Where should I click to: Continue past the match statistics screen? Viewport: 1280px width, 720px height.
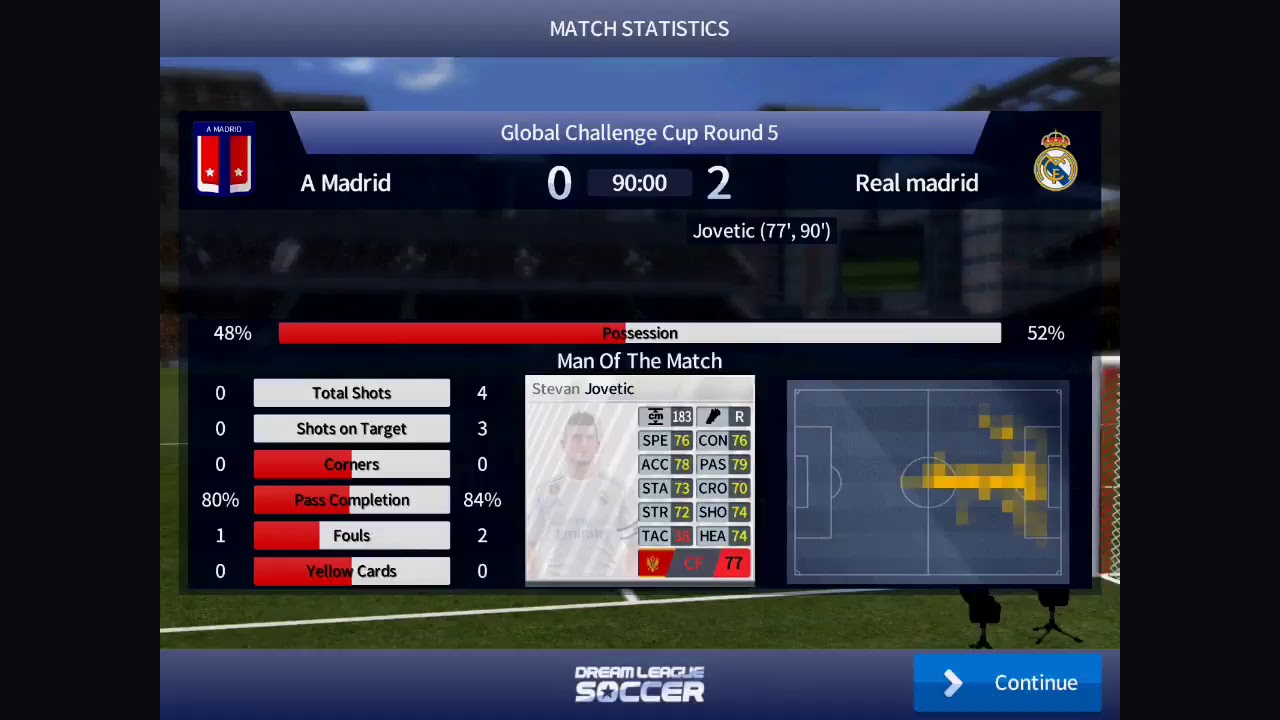[x=1007, y=683]
